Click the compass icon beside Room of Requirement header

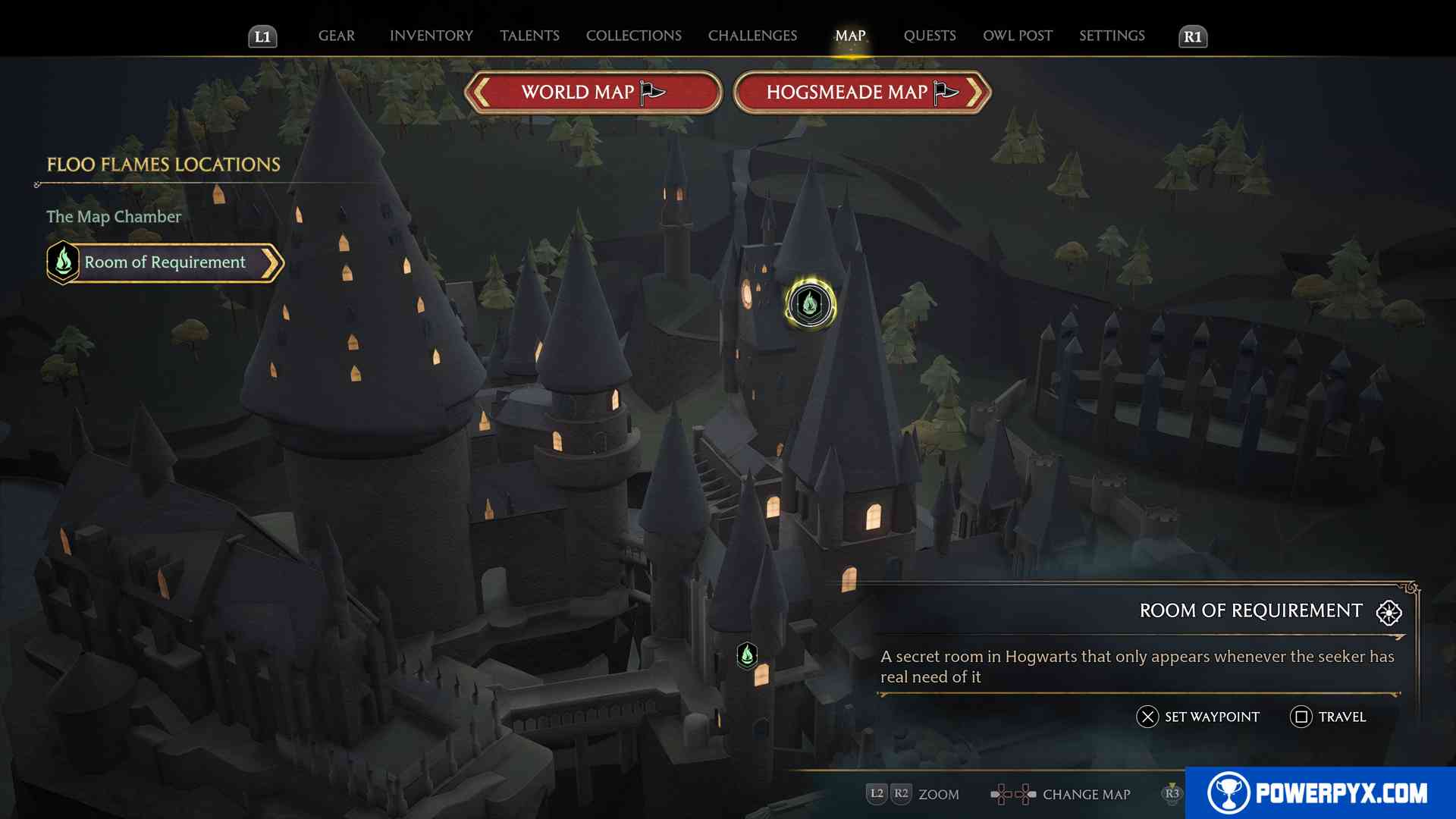point(1388,613)
